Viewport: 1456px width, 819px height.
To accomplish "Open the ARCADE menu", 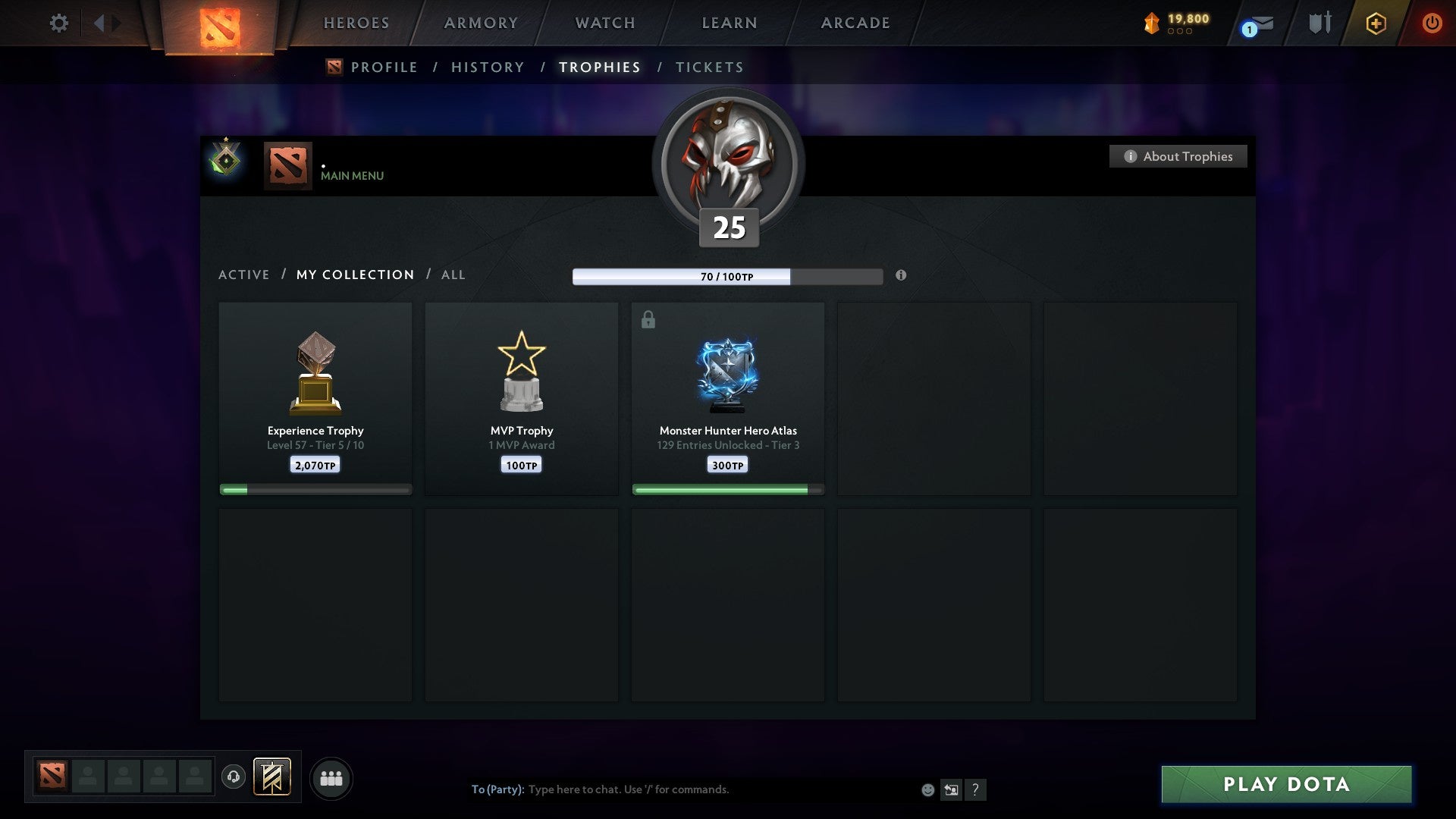I will point(854,23).
